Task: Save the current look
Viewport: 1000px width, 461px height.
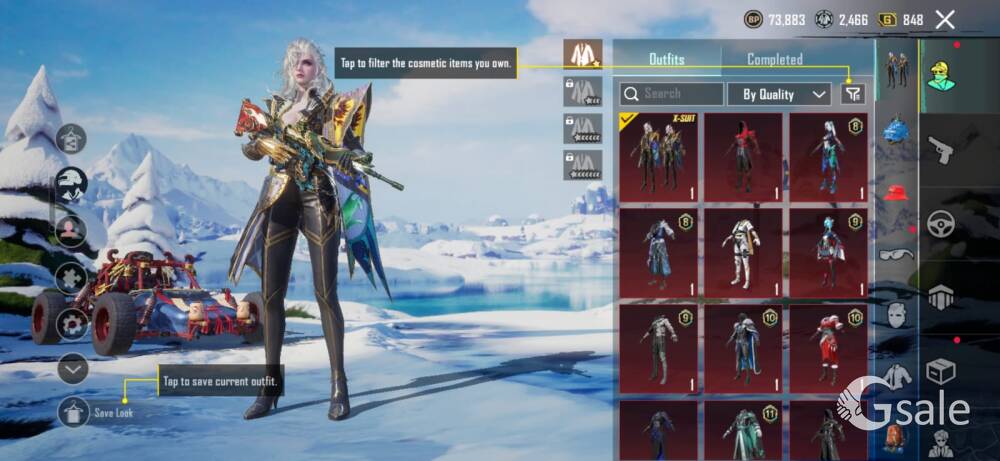Action: [x=74, y=411]
